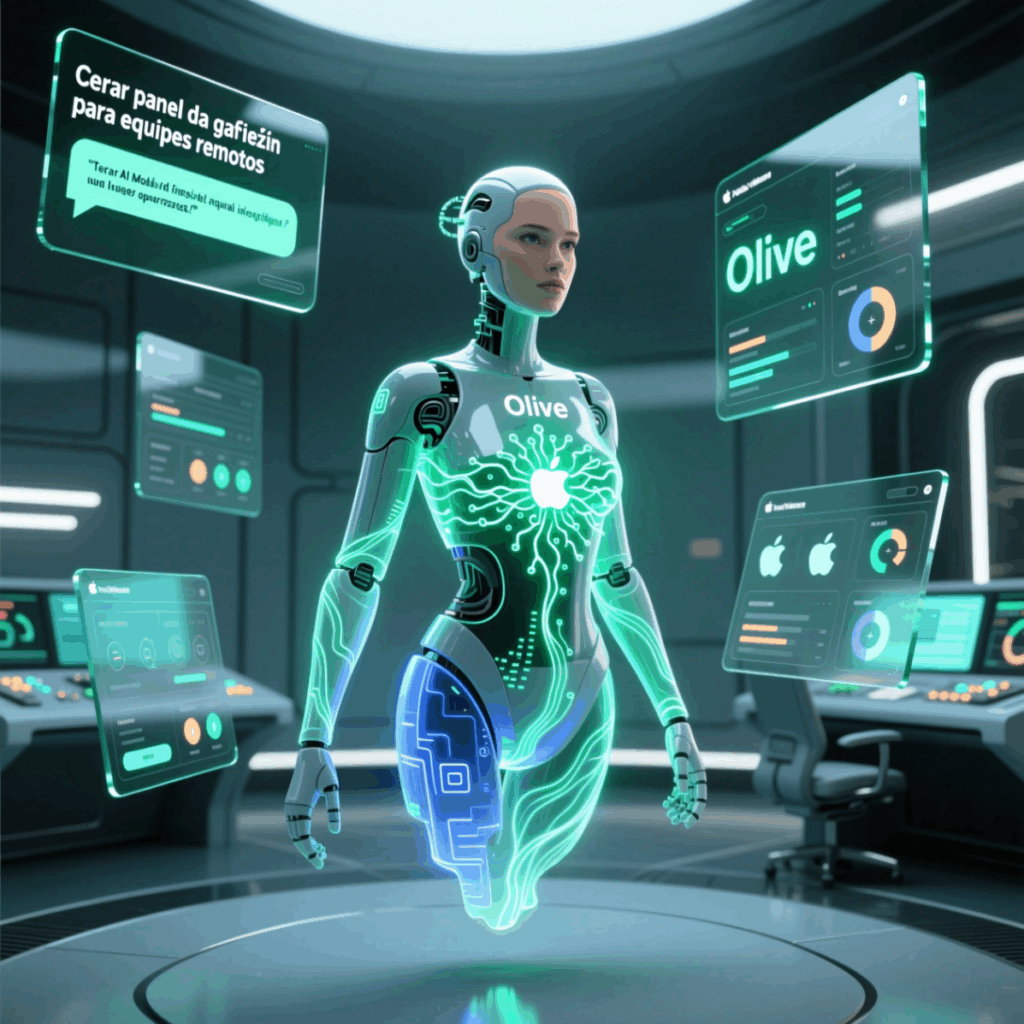Select the green-orange ring chart beside Apple logos
This screenshot has width=1024, height=1024.
coord(887,549)
